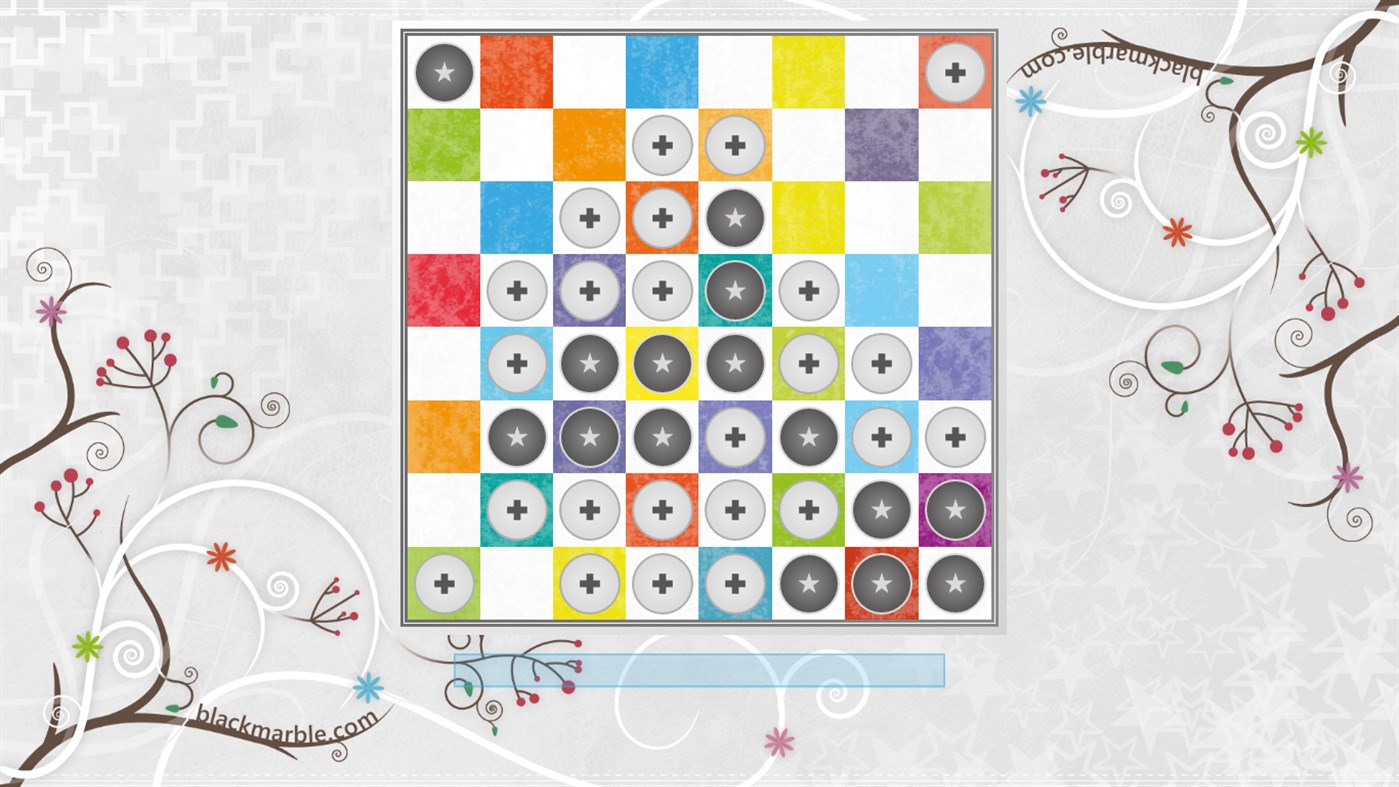Click the plus piece on the green square, bottom row
Image resolution: width=1399 pixels, height=787 pixels.
pos(442,583)
